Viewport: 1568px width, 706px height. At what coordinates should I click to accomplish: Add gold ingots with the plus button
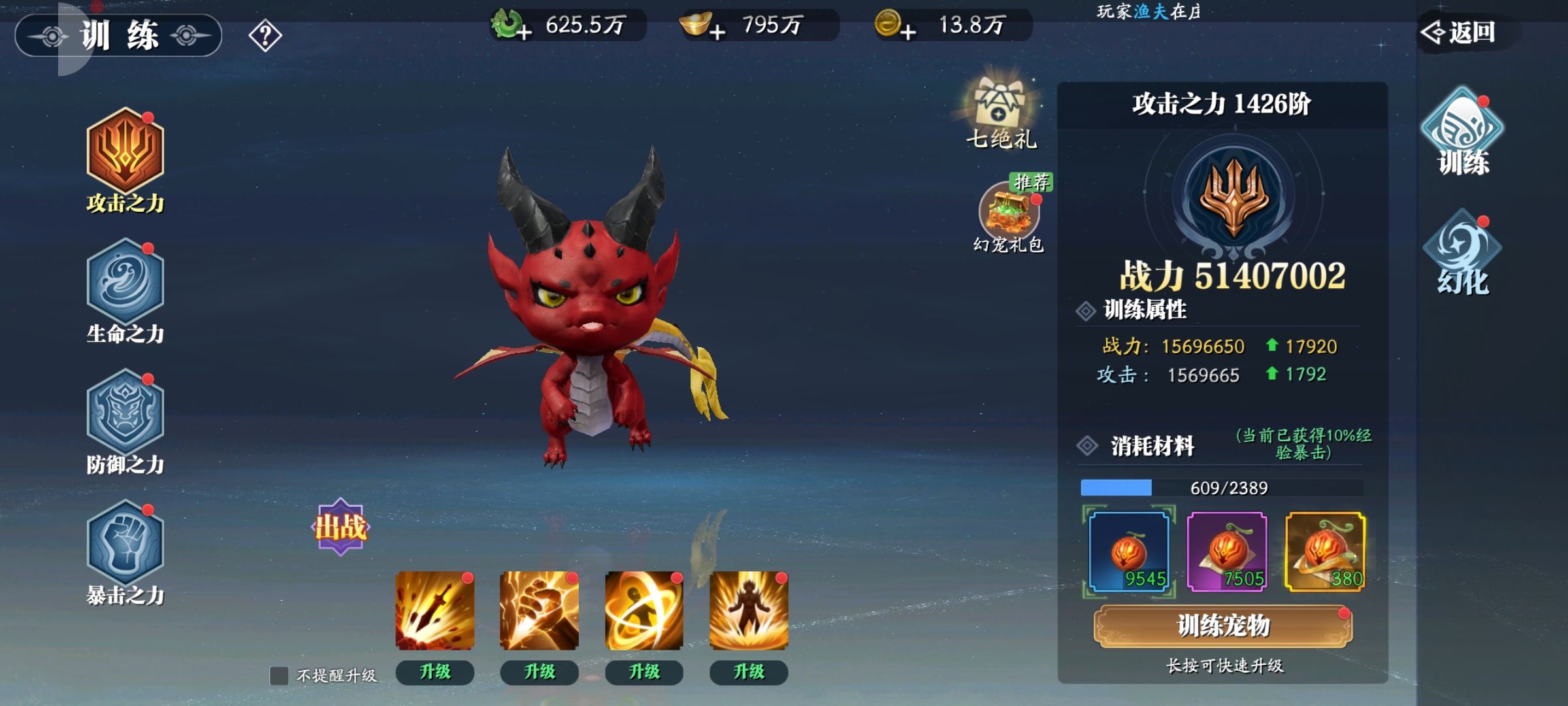[x=717, y=31]
